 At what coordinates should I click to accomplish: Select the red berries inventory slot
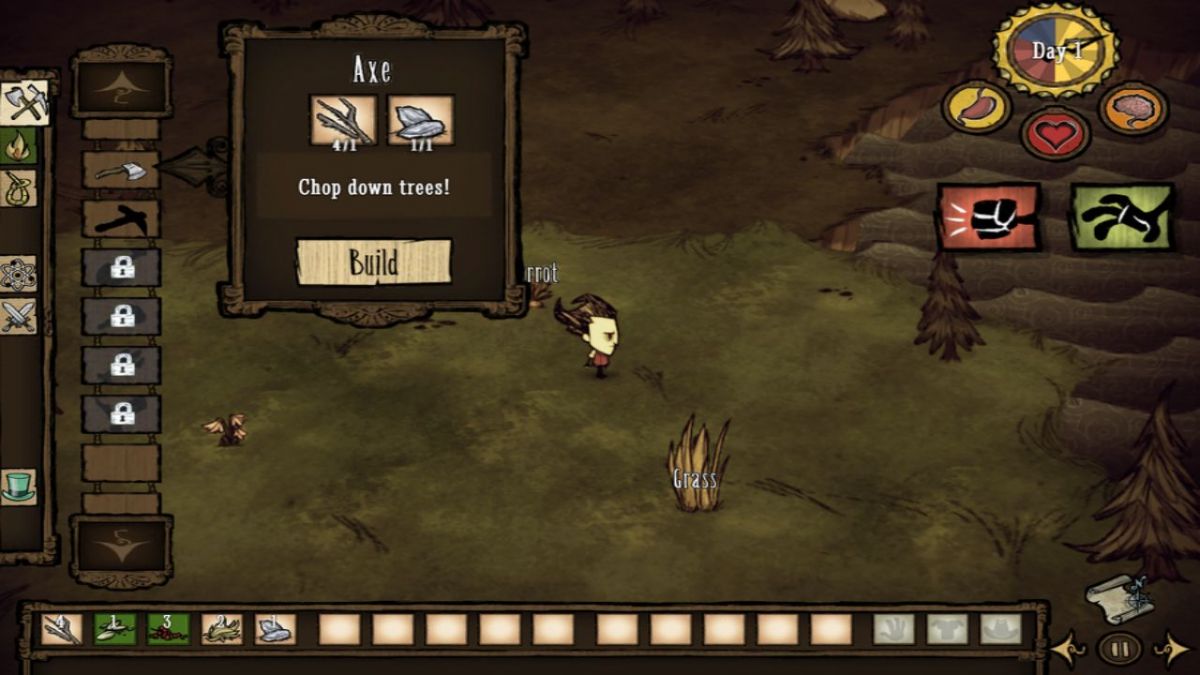(168, 629)
